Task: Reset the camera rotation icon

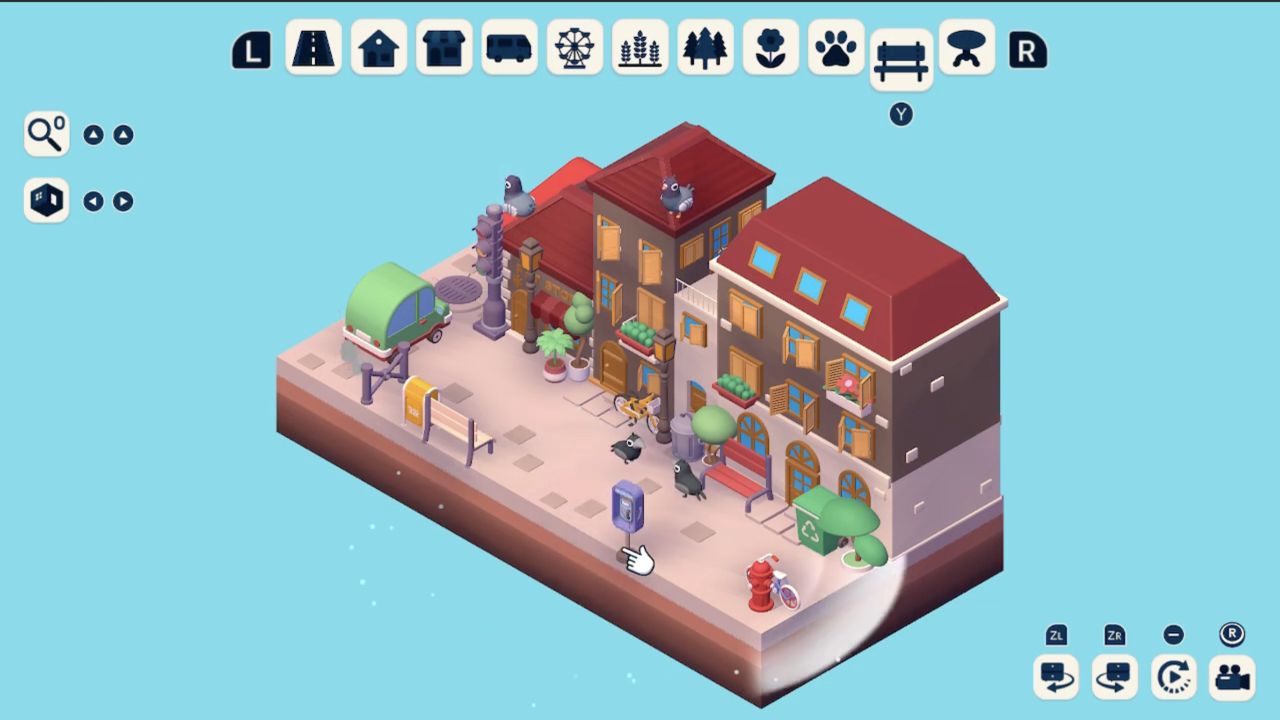Action: pos(1174,677)
